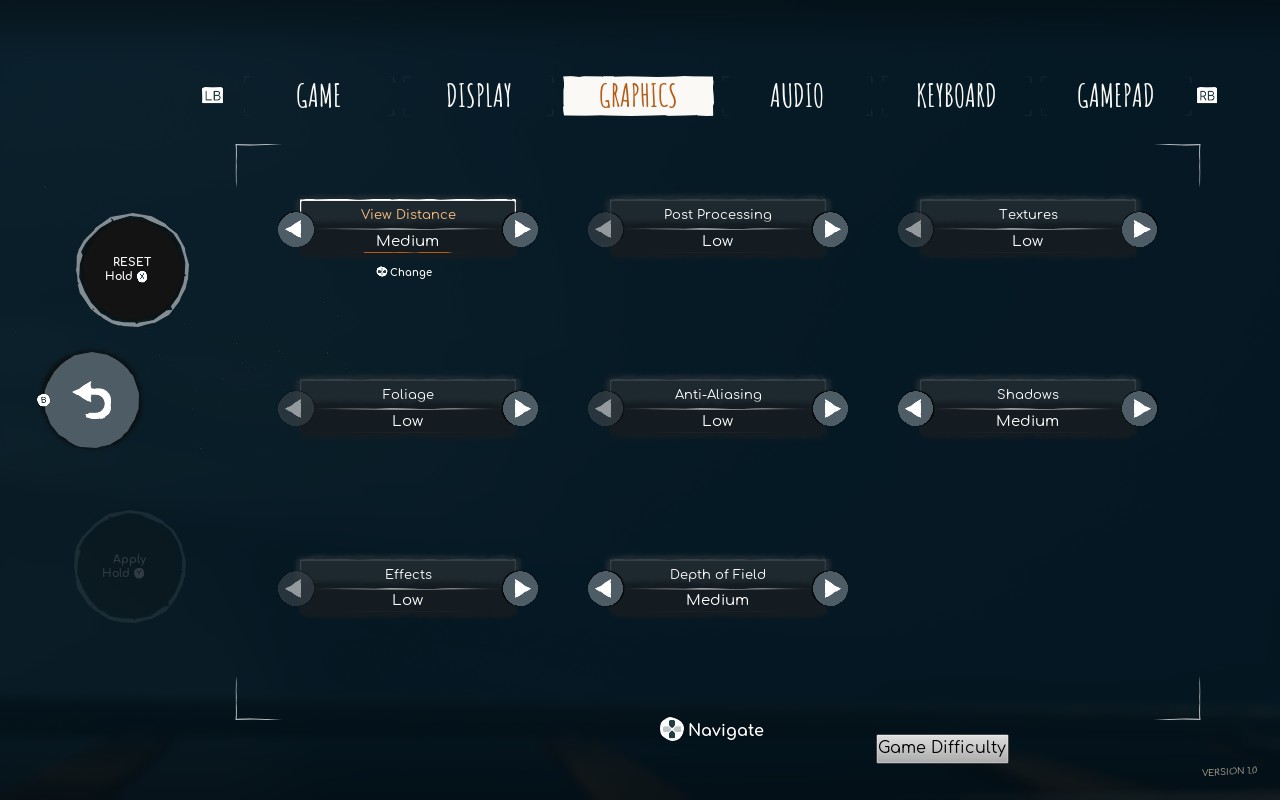The image size is (1280, 800).
Task: Switch to the GAME tab
Action: click(317, 95)
